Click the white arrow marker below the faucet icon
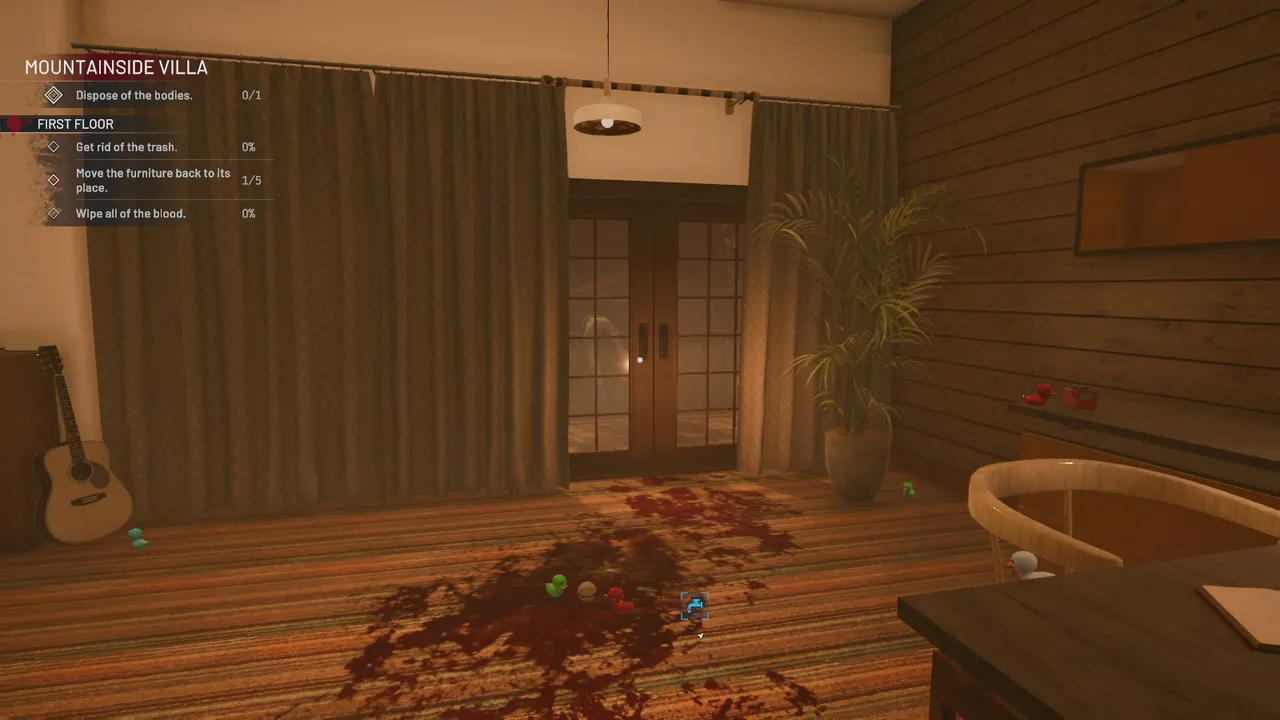This screenshot has width=1280, height=720. [699, 633]
